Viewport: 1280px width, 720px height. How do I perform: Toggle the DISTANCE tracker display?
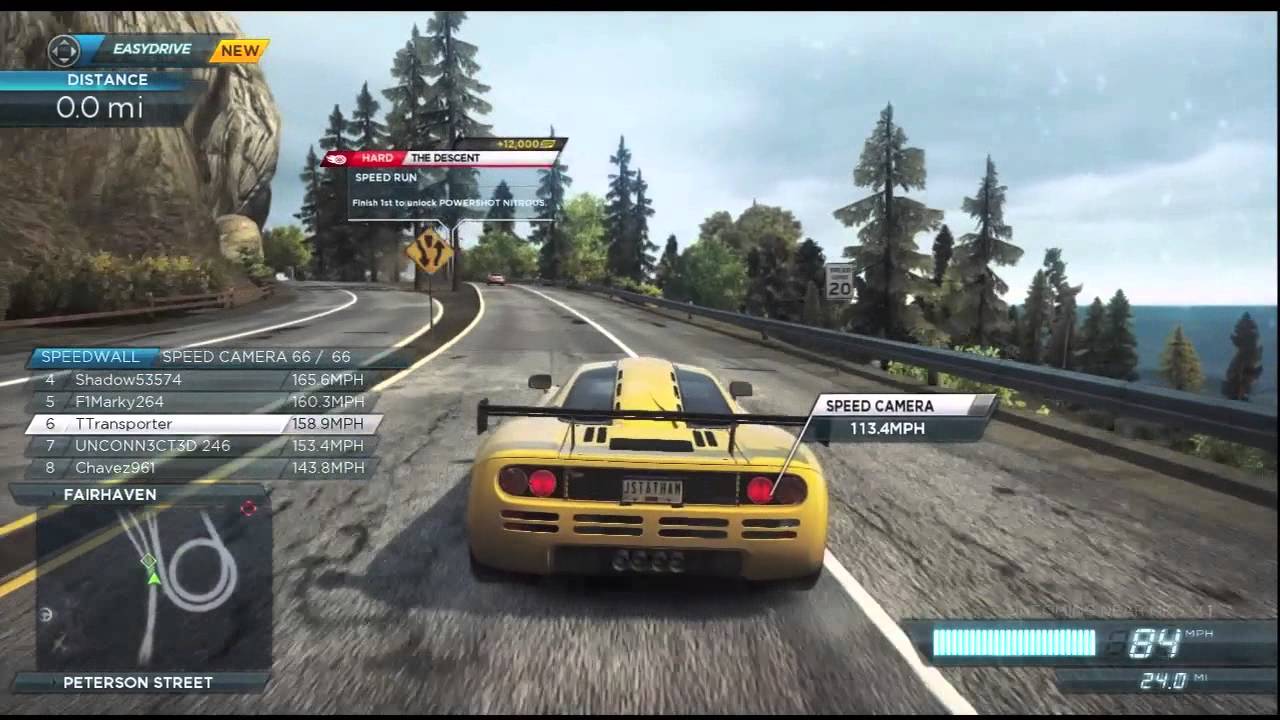(x=95, y=90)
